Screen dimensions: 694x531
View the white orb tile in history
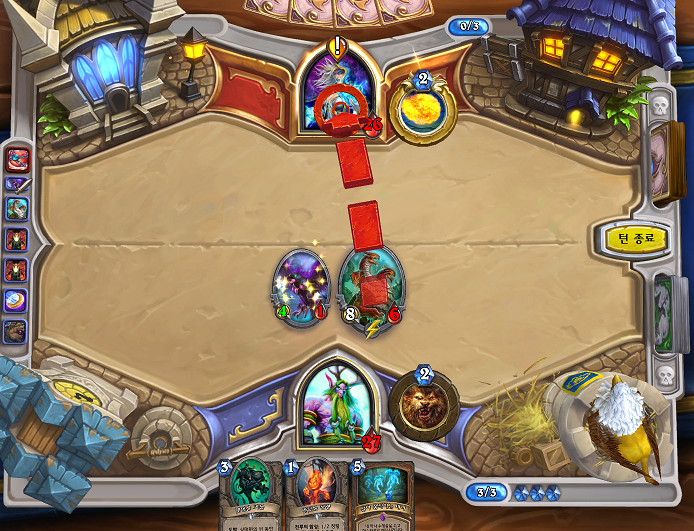(17, 299)
